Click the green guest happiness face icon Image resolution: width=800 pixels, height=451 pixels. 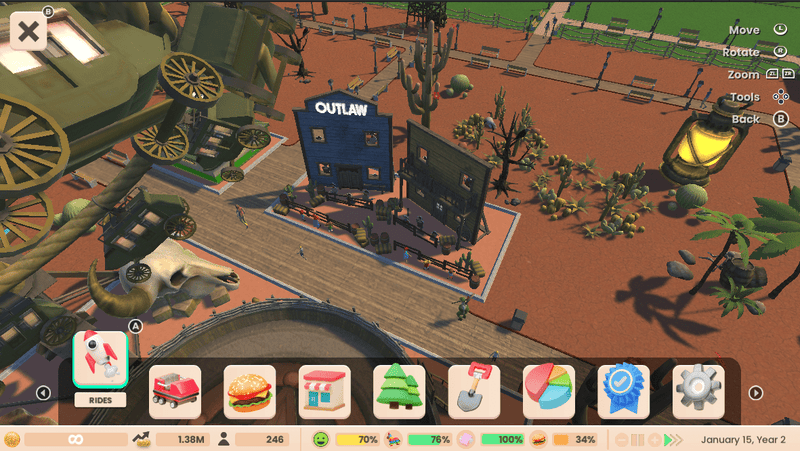coord(321,440)
